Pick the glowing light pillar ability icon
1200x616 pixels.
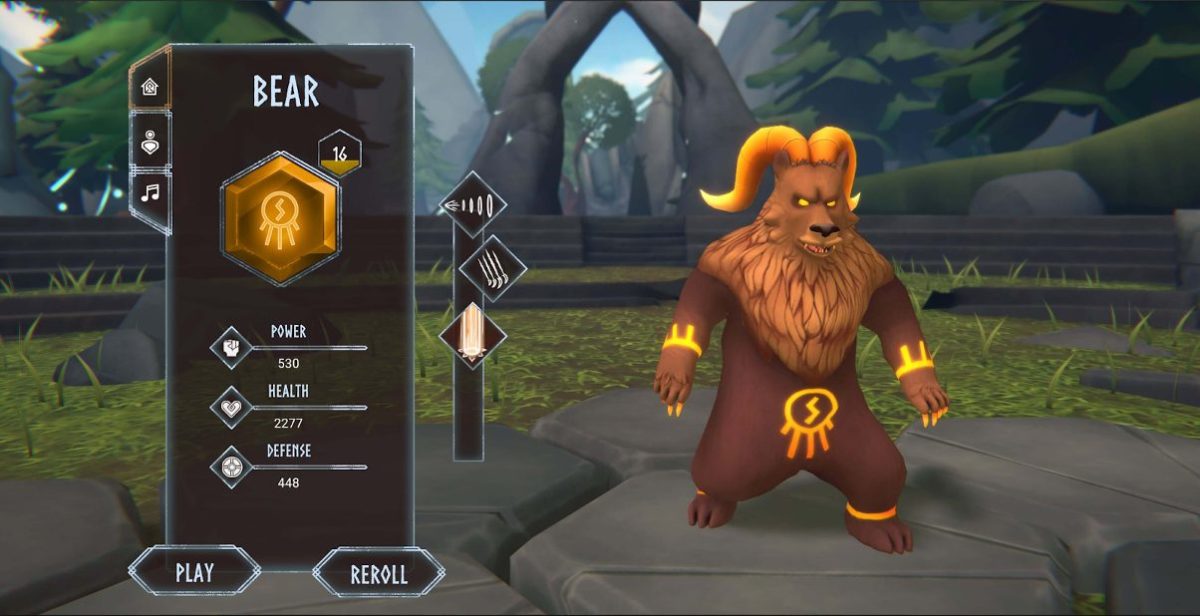[471, 335]
